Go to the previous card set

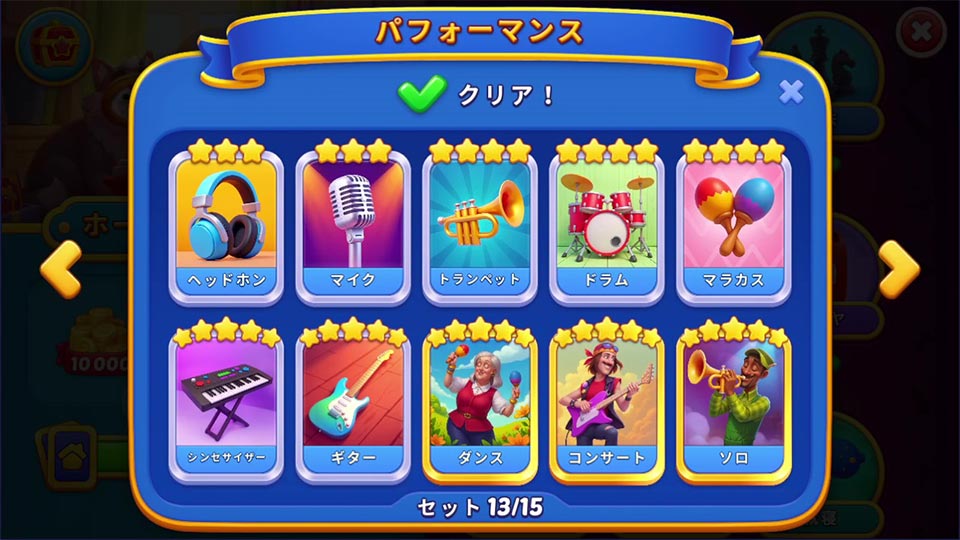(x=60, y=268)
